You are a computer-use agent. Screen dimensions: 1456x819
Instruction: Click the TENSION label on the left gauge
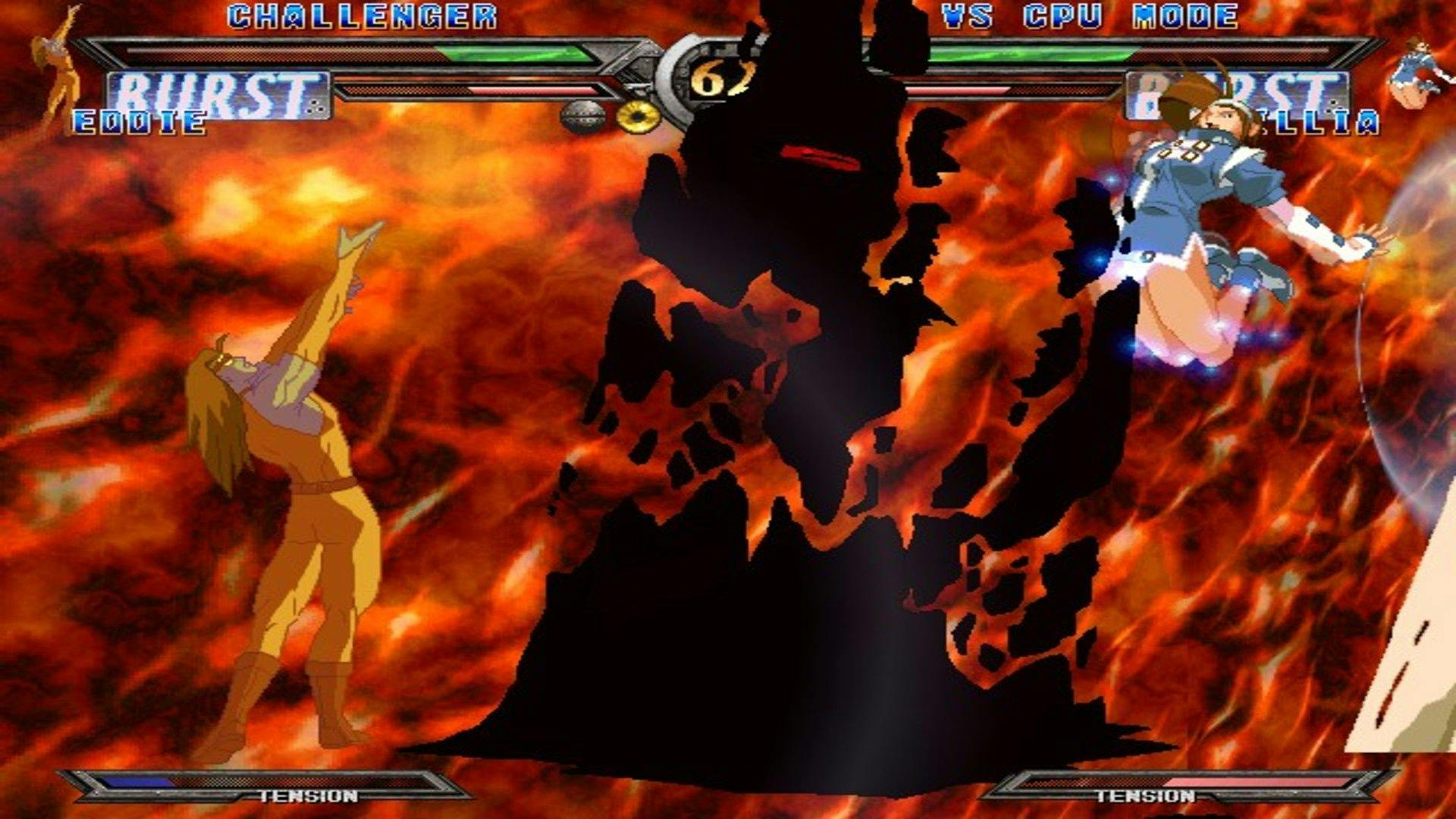(307, 797)
